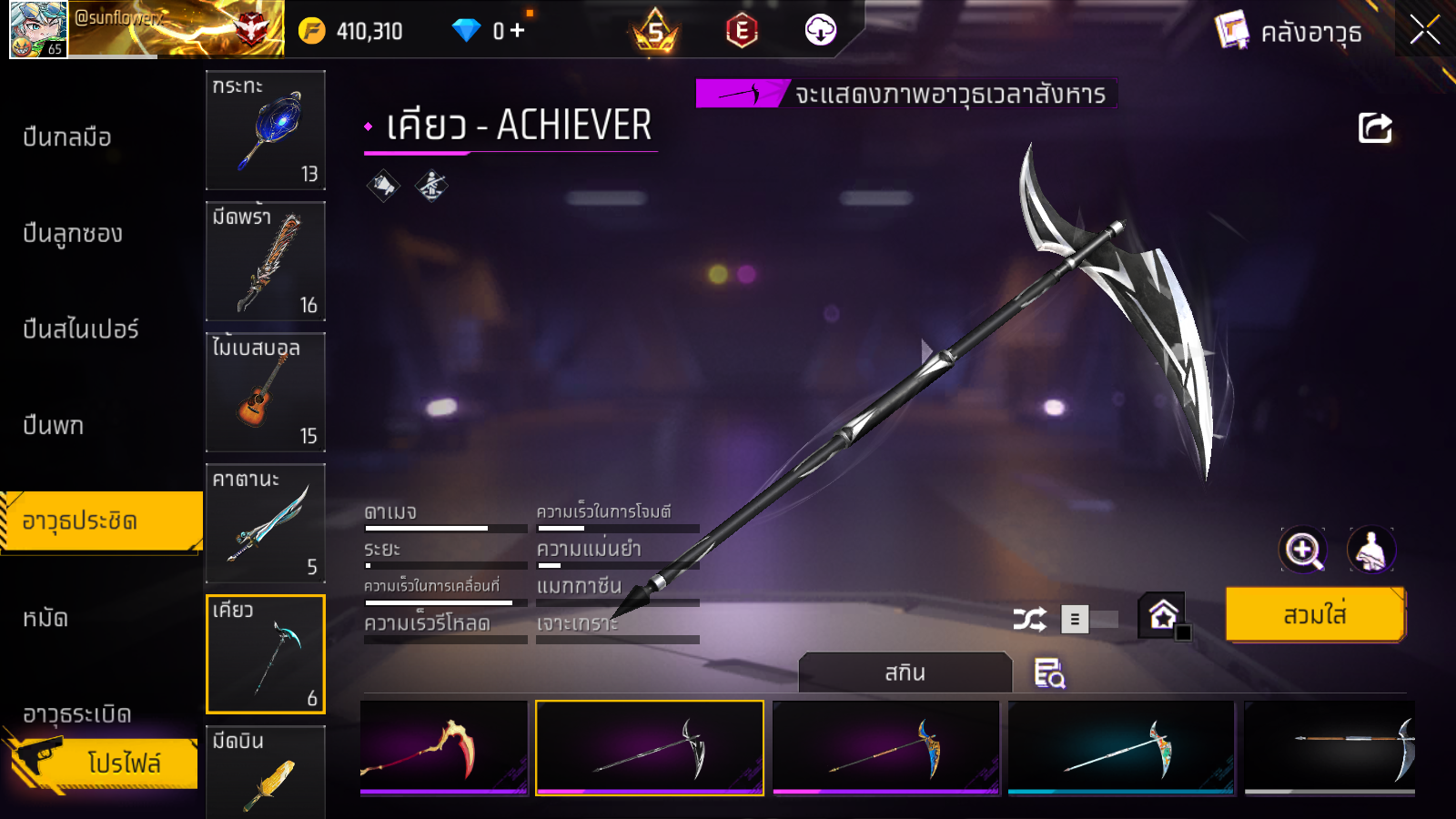This screenshot has height=819, width=1456.
Task: Select the red scythe skin thumbnail
Action: point(444,748)
